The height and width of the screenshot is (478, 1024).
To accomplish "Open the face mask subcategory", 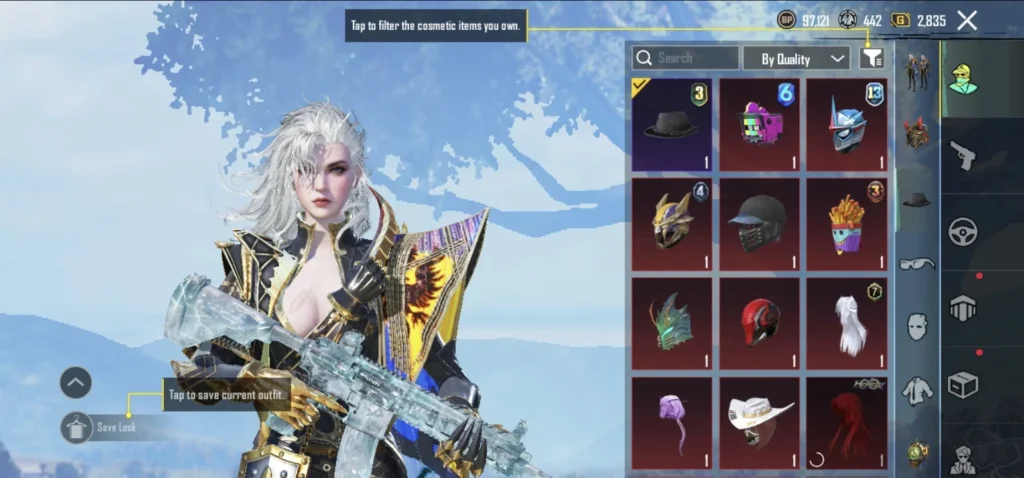I will click(x=917, y=327).
